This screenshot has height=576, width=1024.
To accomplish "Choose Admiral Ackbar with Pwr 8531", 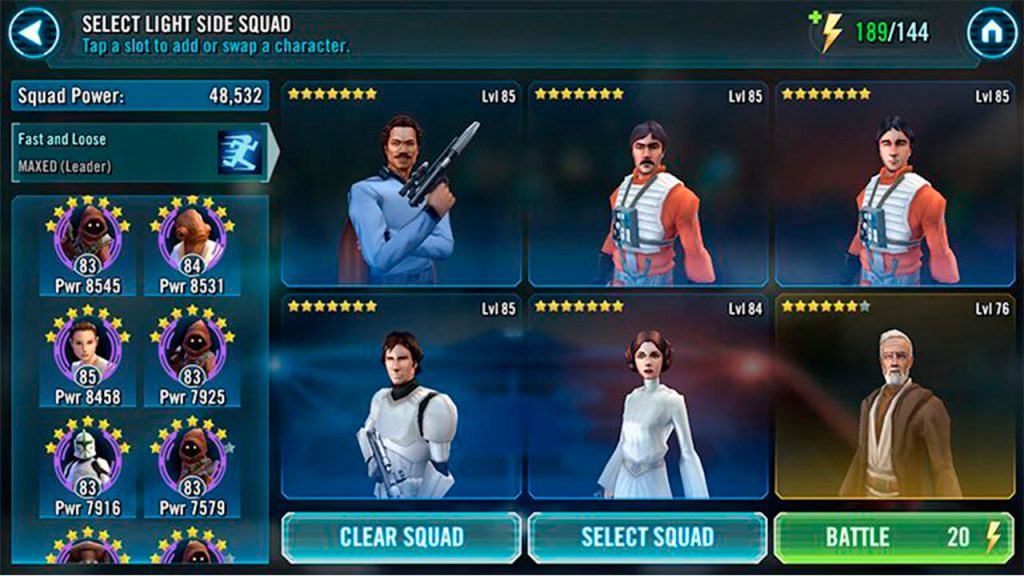I will point(192,245).
